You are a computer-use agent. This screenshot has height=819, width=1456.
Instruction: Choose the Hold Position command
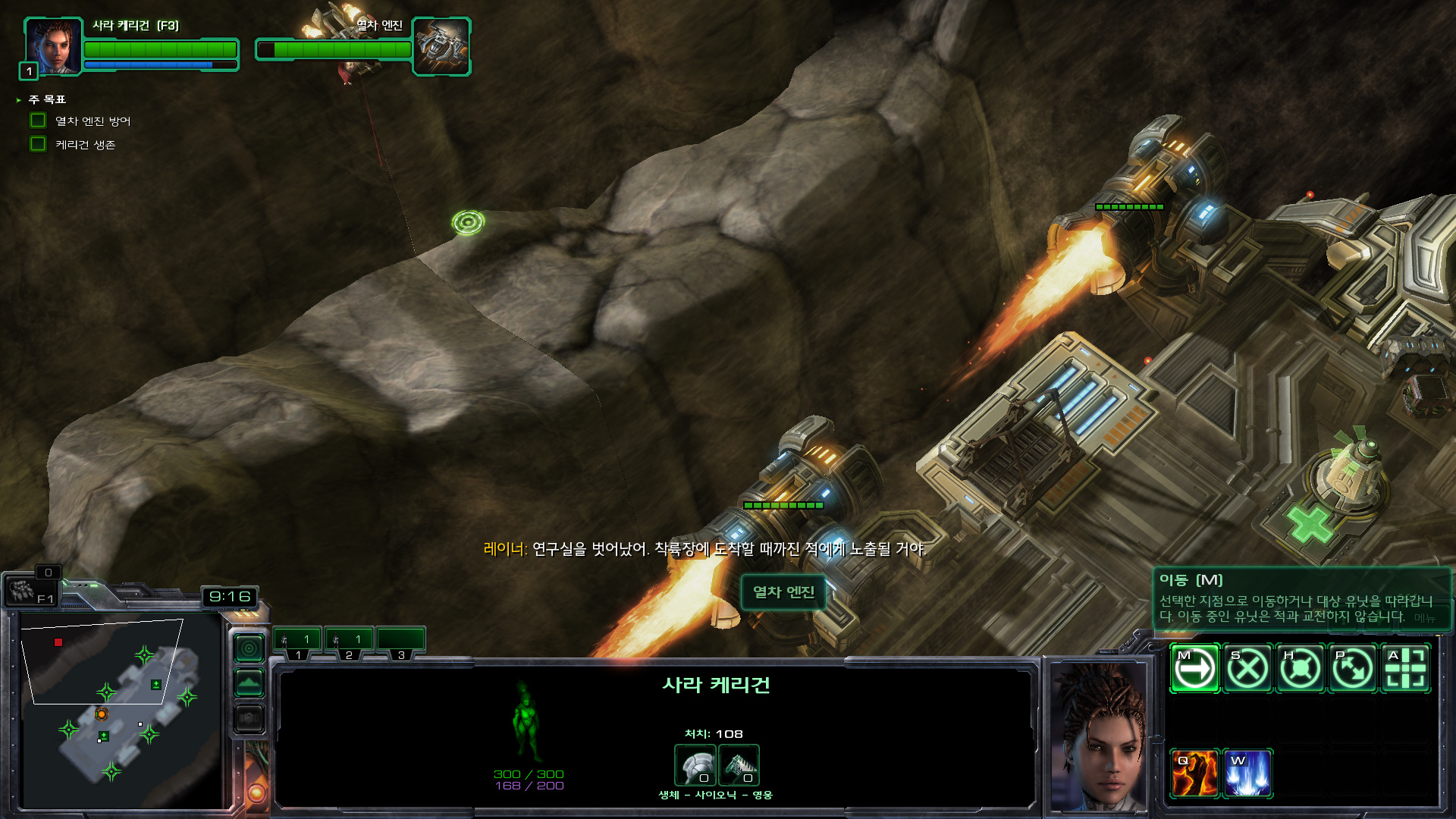1300,669
